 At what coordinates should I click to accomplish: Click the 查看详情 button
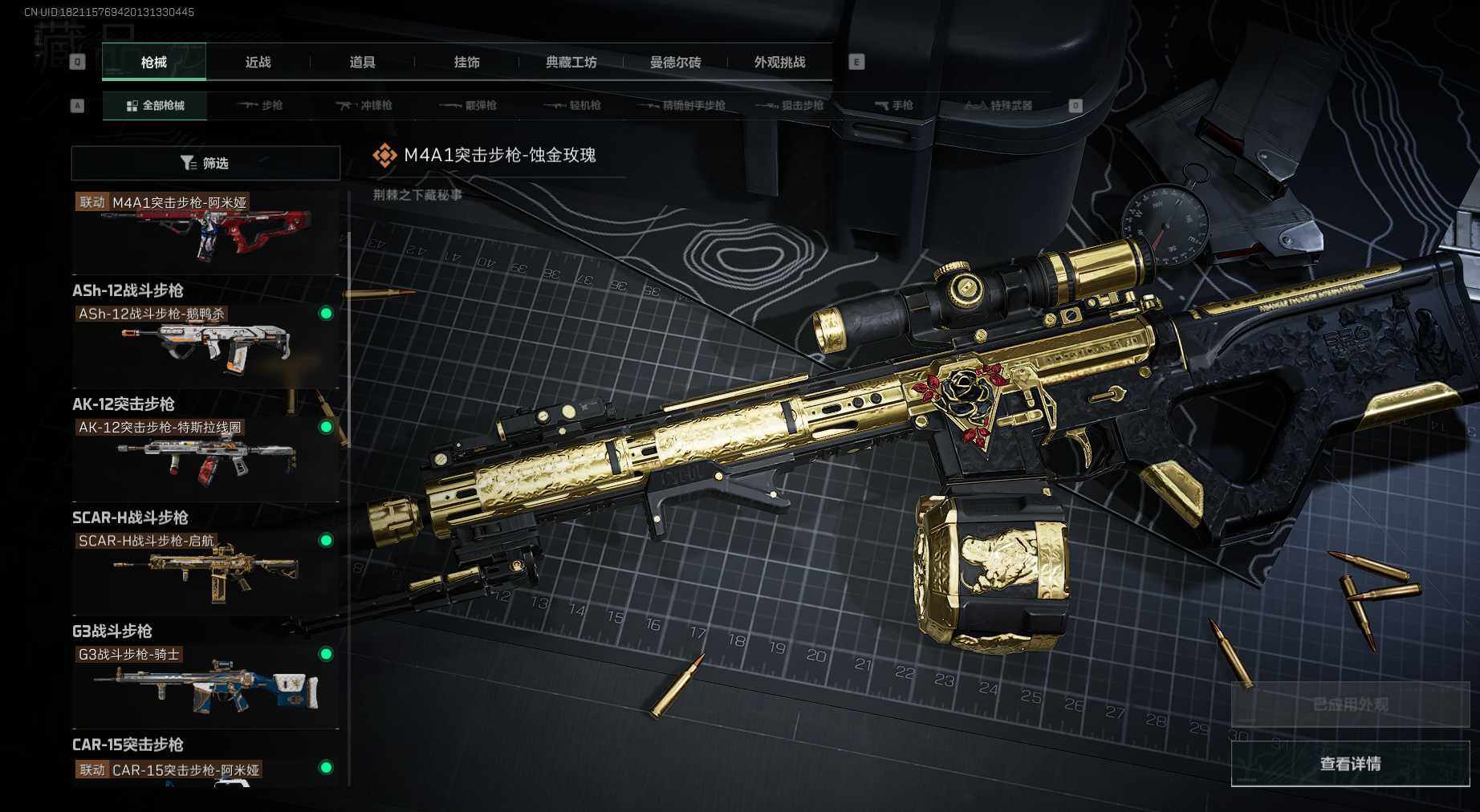[x=1350, y=764]
